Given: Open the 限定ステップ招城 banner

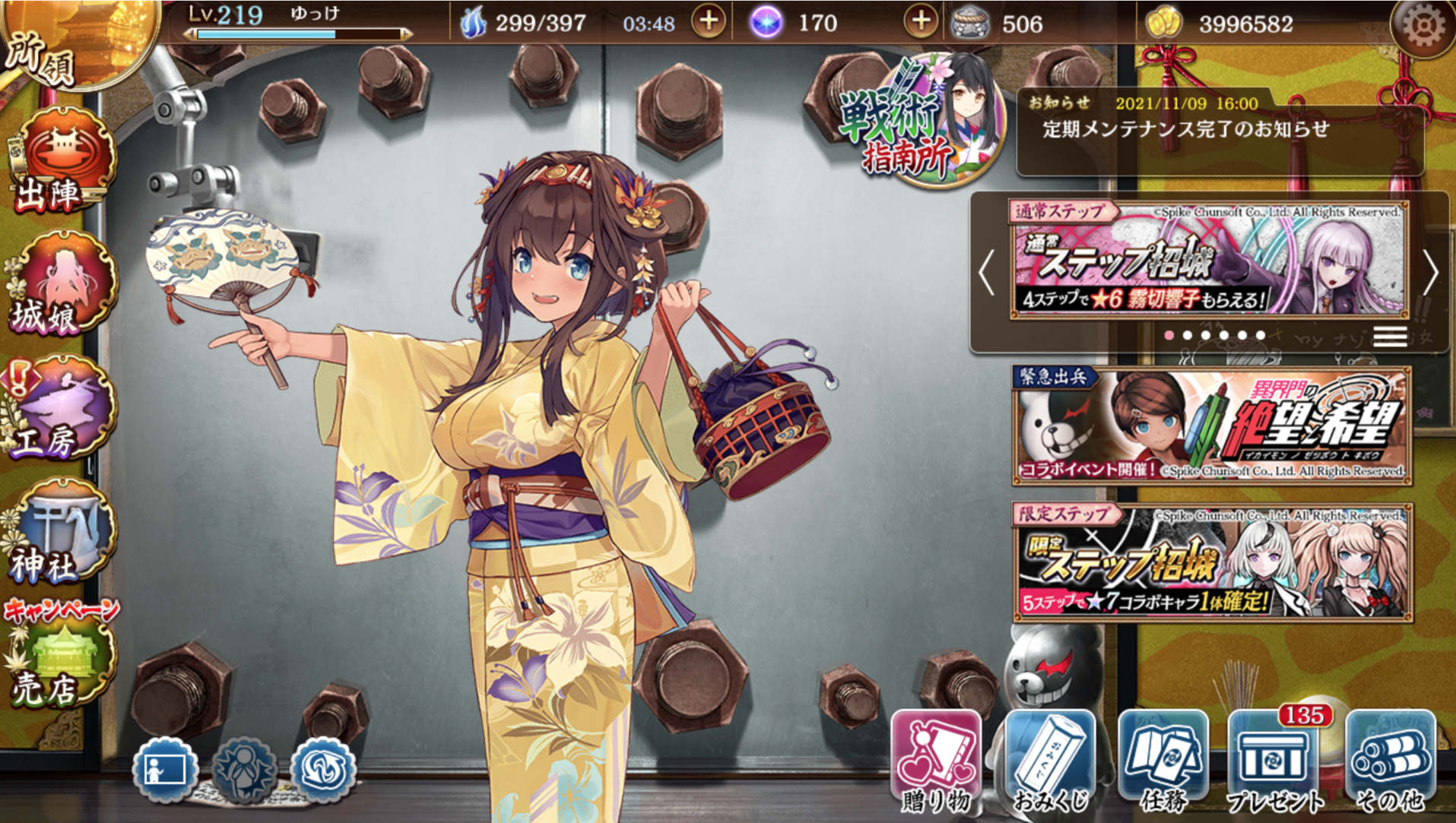Looking at the screenshot, I should (x=1212, y=562).
